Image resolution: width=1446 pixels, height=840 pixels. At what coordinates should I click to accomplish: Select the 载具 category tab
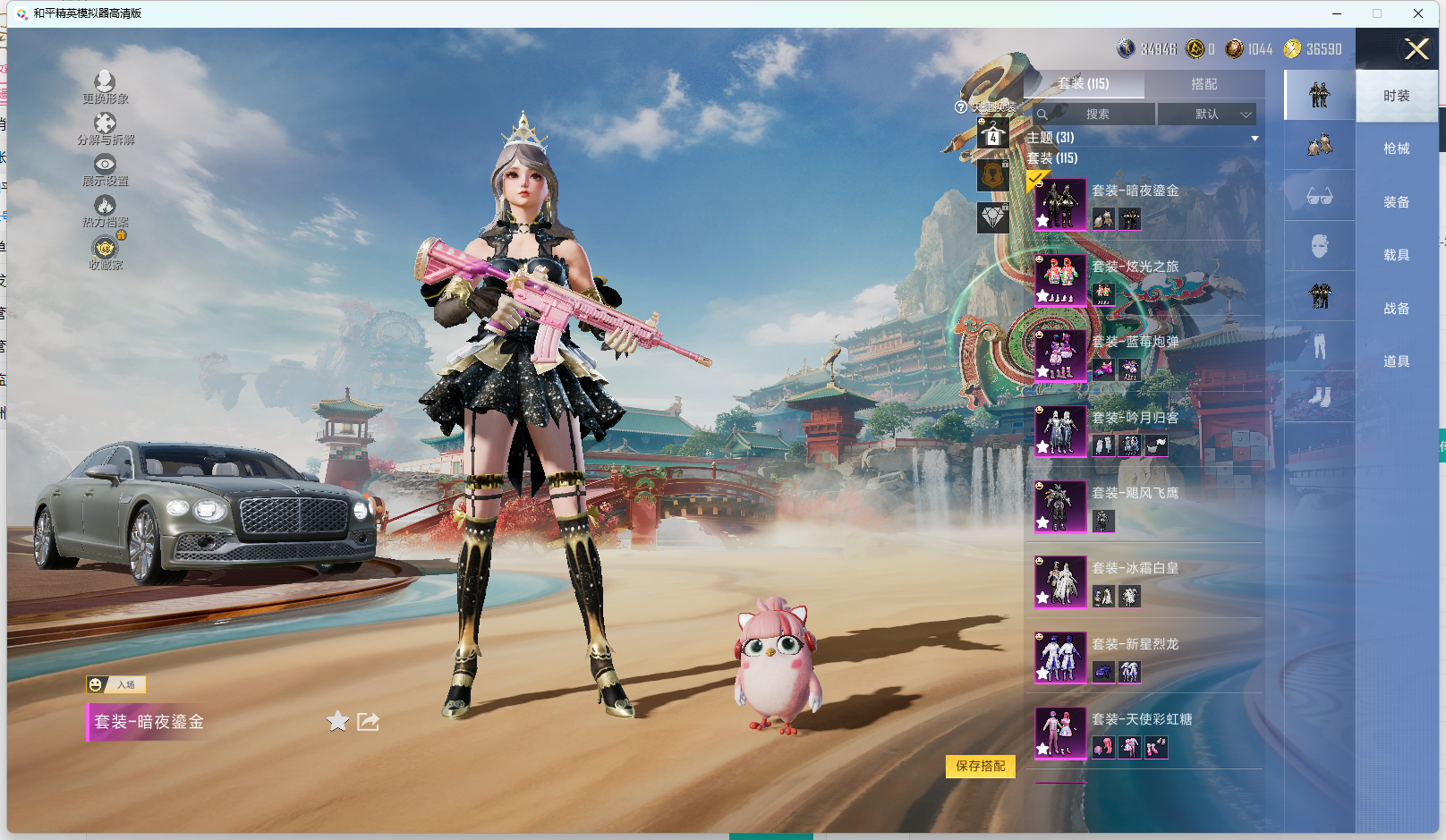pos(1396,255)
